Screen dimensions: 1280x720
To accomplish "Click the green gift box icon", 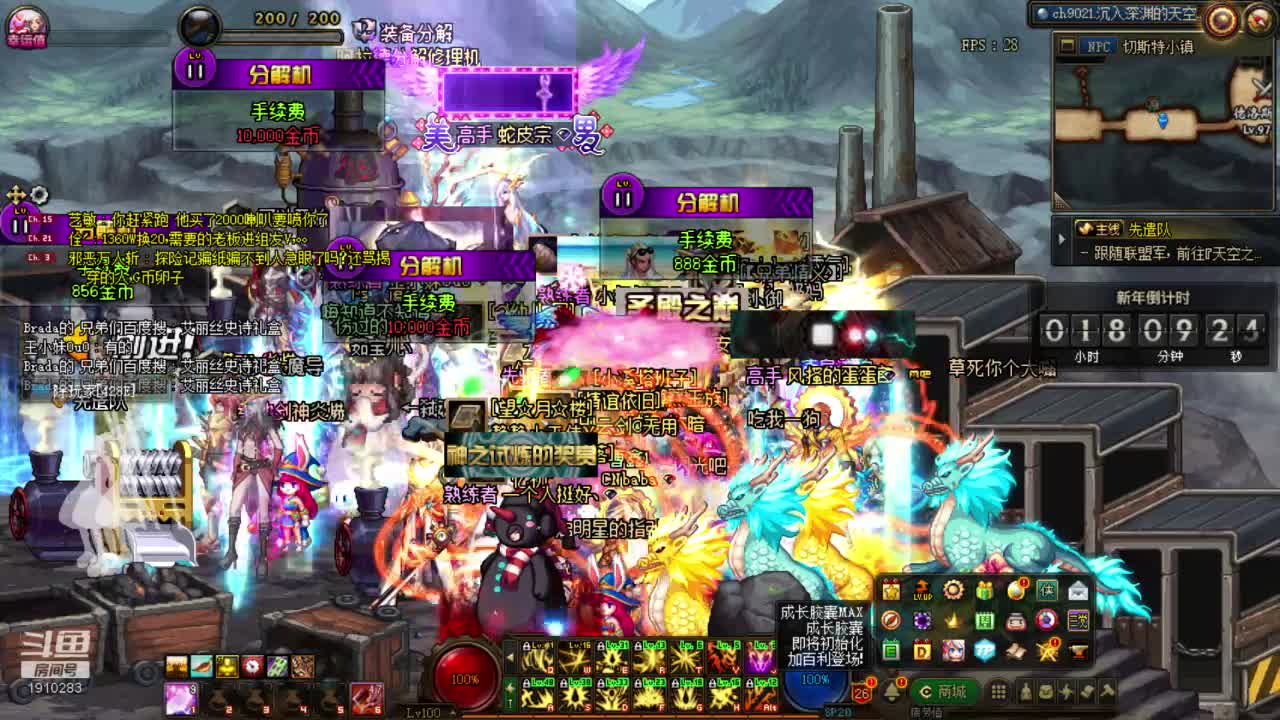I will click(x=985, y=590).
